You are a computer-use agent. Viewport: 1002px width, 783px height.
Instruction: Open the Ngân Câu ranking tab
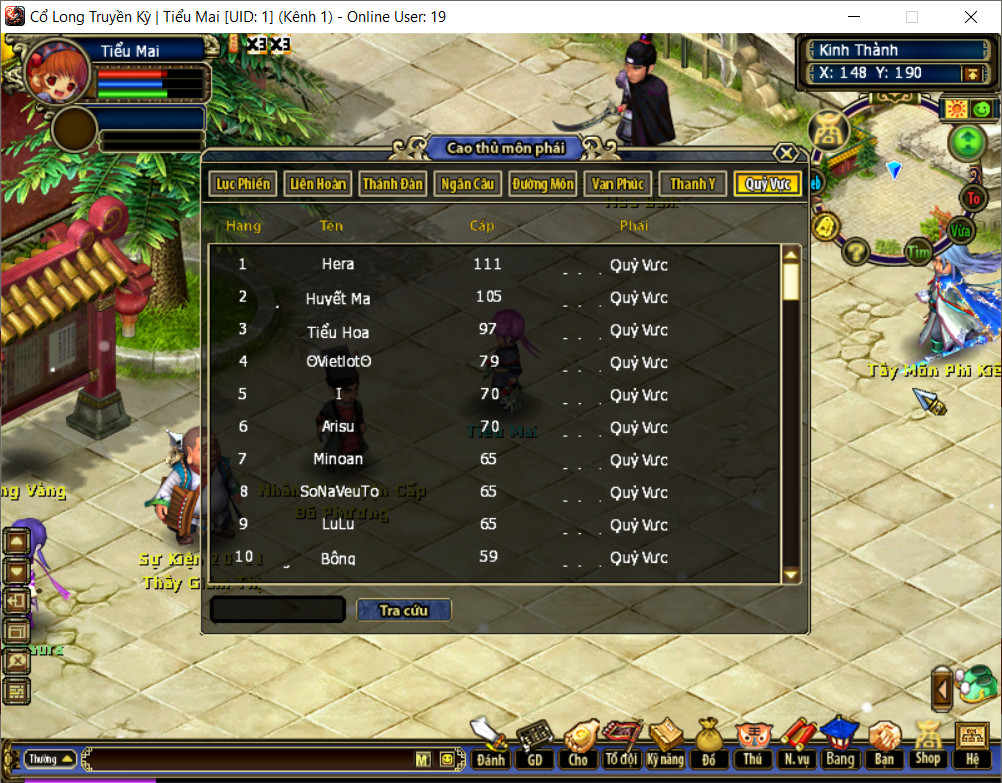467,184
